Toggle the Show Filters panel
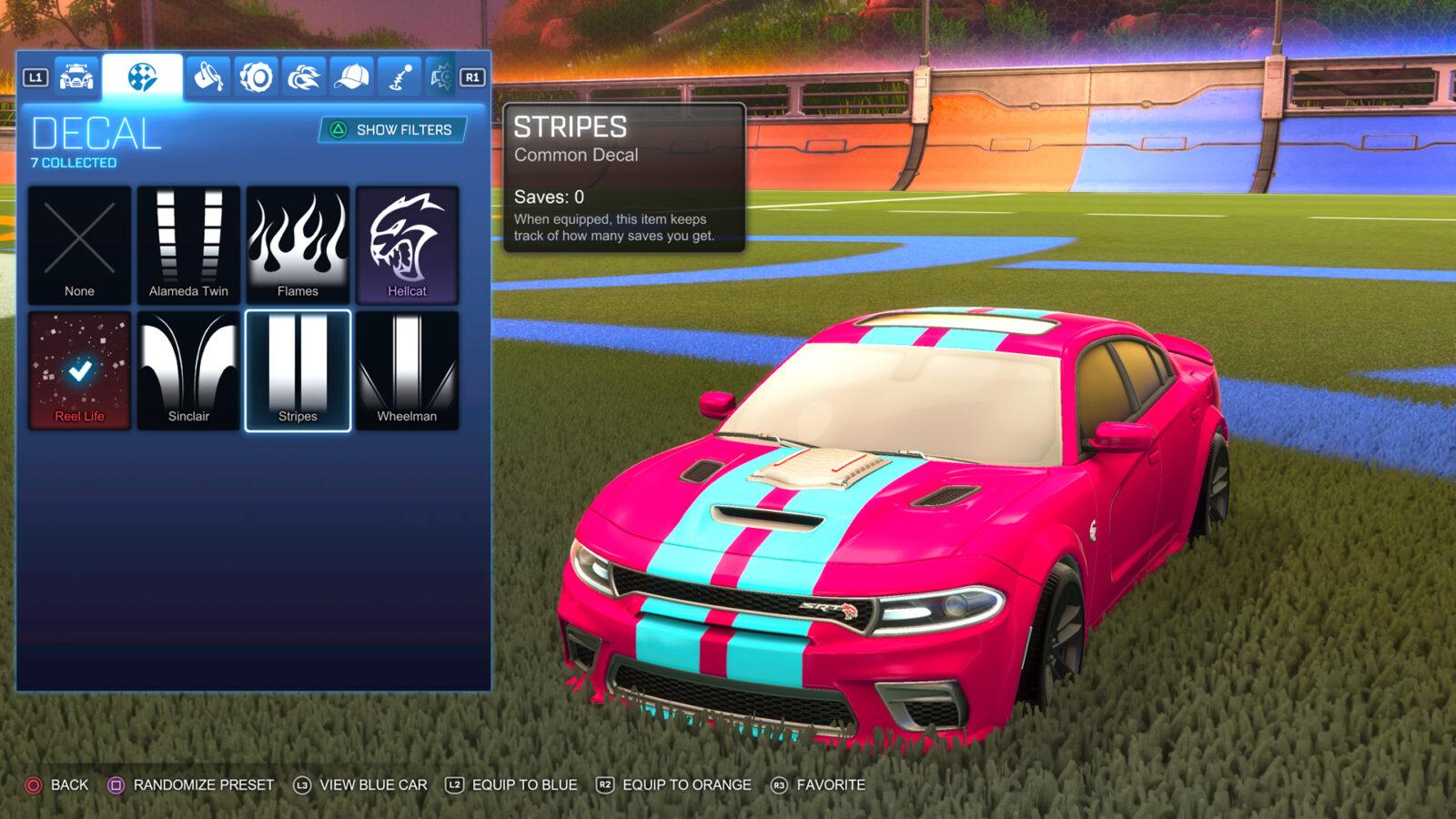This screenshot has height=819, width=1456. point(391,130)
